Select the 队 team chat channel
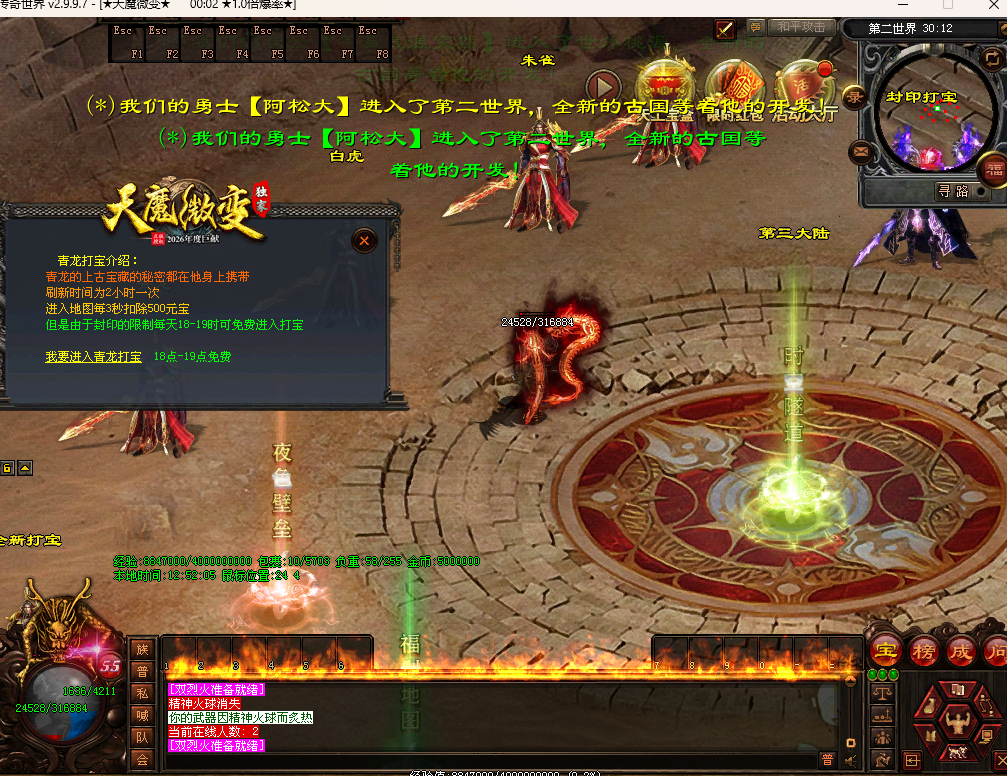The image size is (1007, 776). (143, 737)
